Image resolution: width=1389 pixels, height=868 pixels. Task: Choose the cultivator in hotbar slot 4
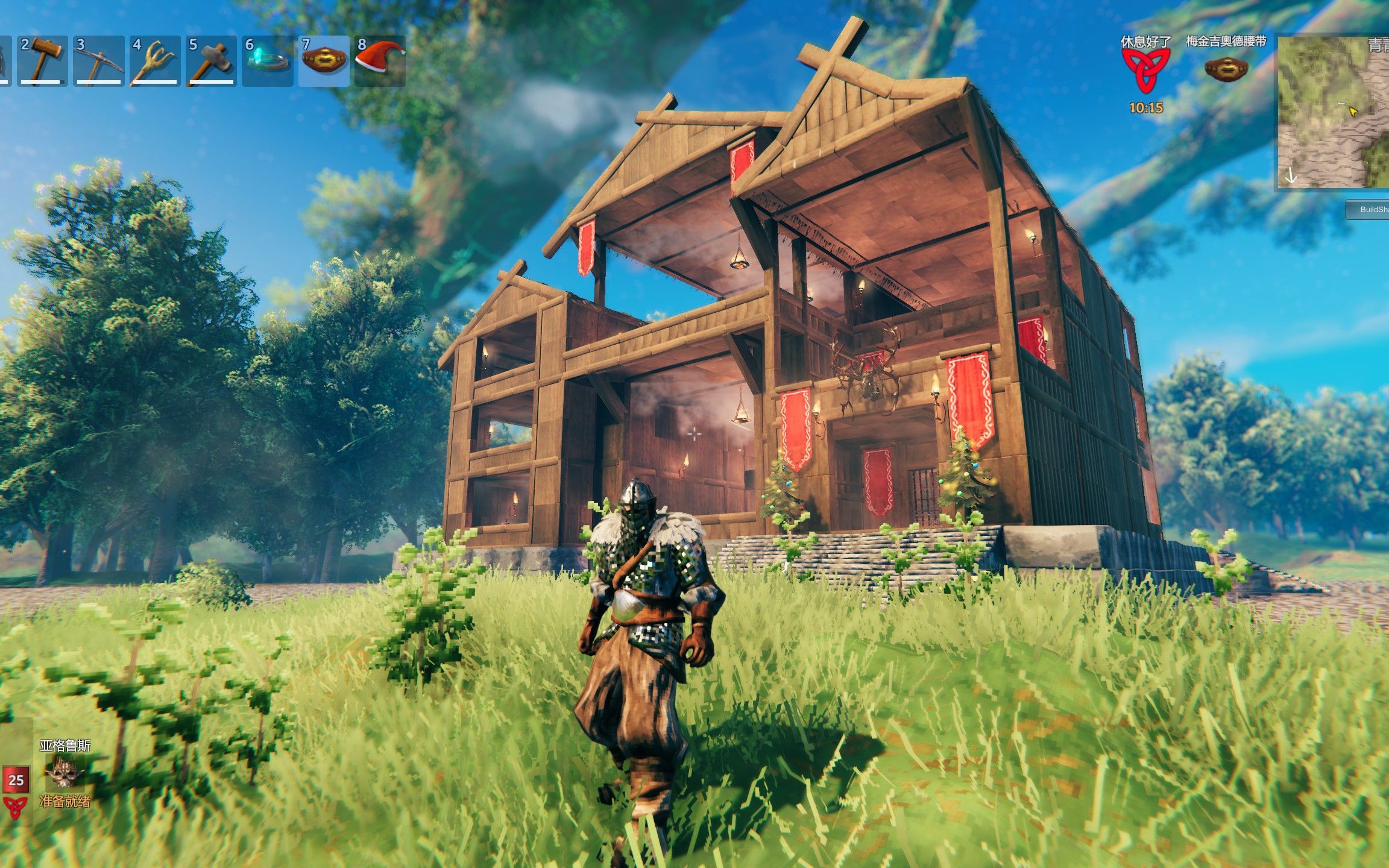tap(154, 60)
